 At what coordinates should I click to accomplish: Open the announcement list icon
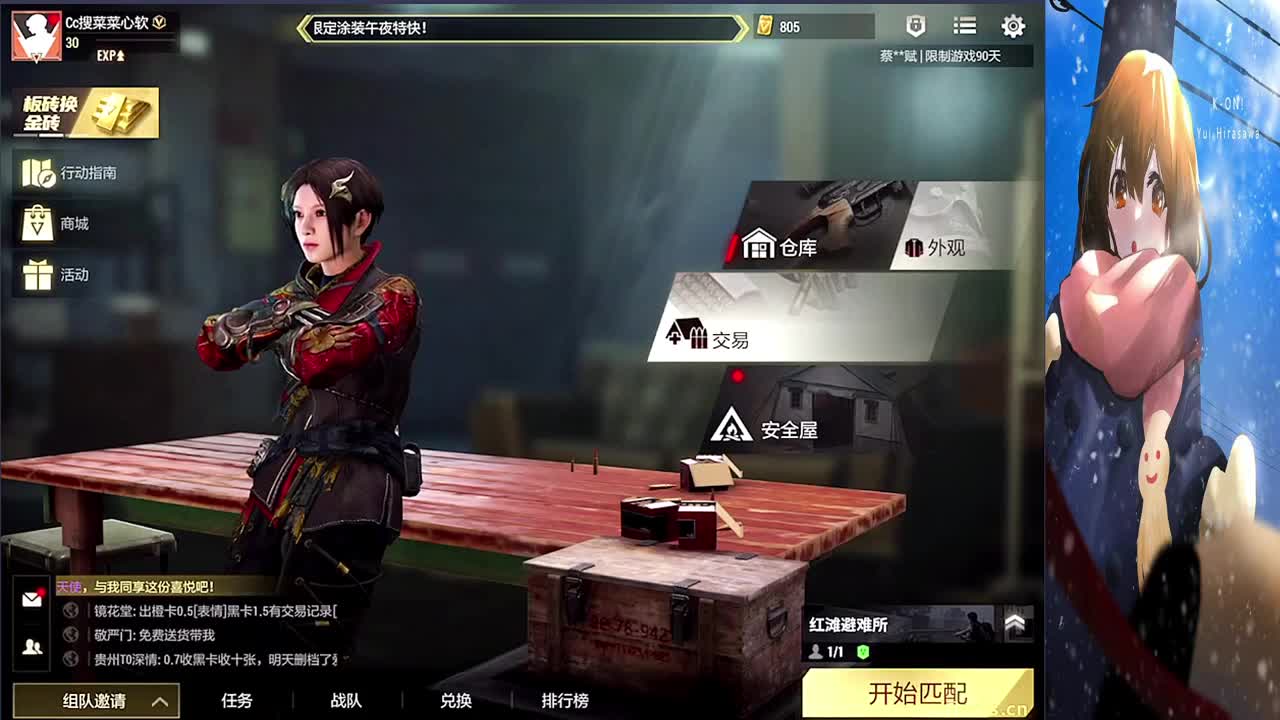click(x=963, y=27)
